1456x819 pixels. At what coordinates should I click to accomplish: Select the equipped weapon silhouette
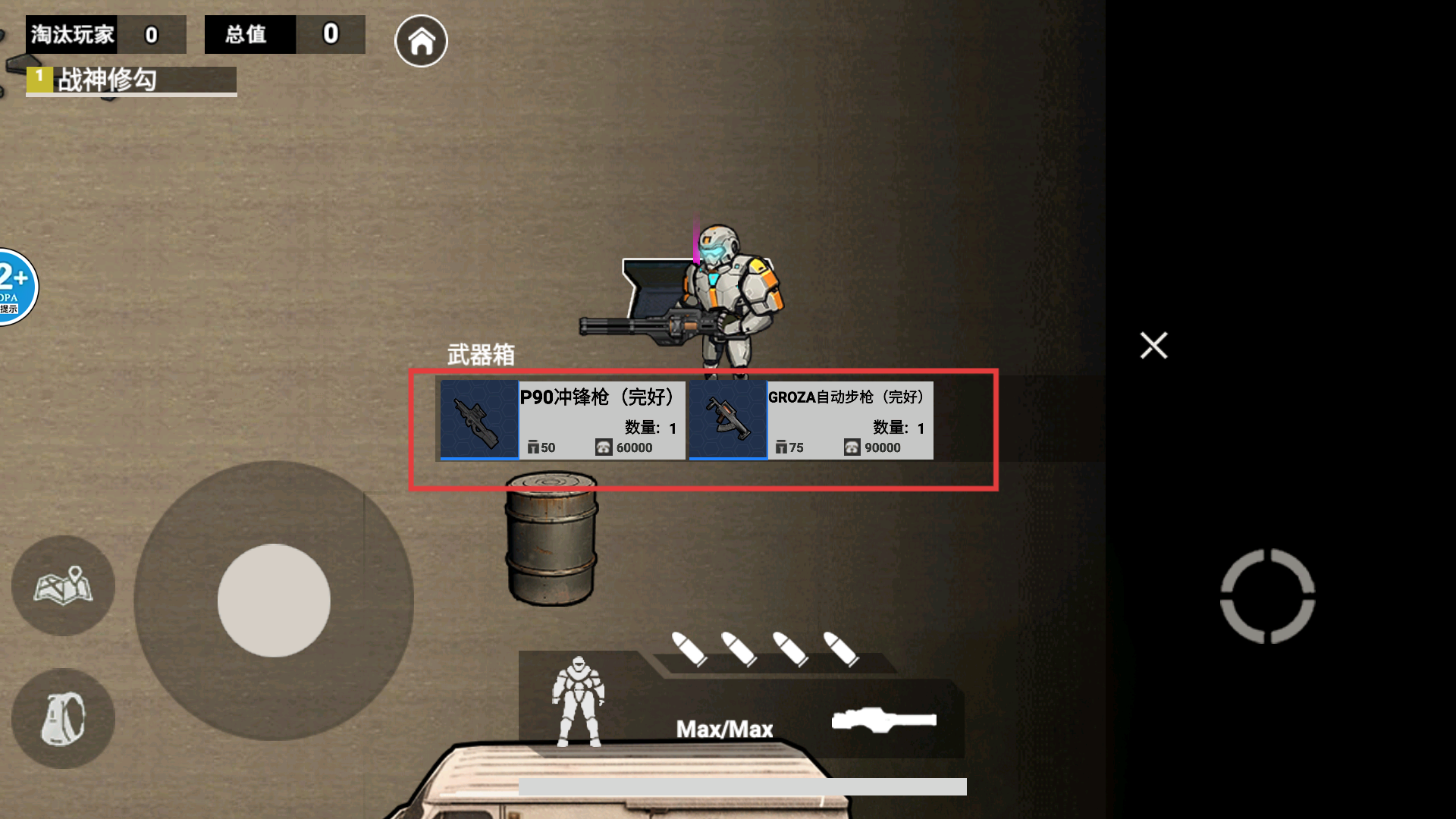pyautogui.click(x=883, y=720)
